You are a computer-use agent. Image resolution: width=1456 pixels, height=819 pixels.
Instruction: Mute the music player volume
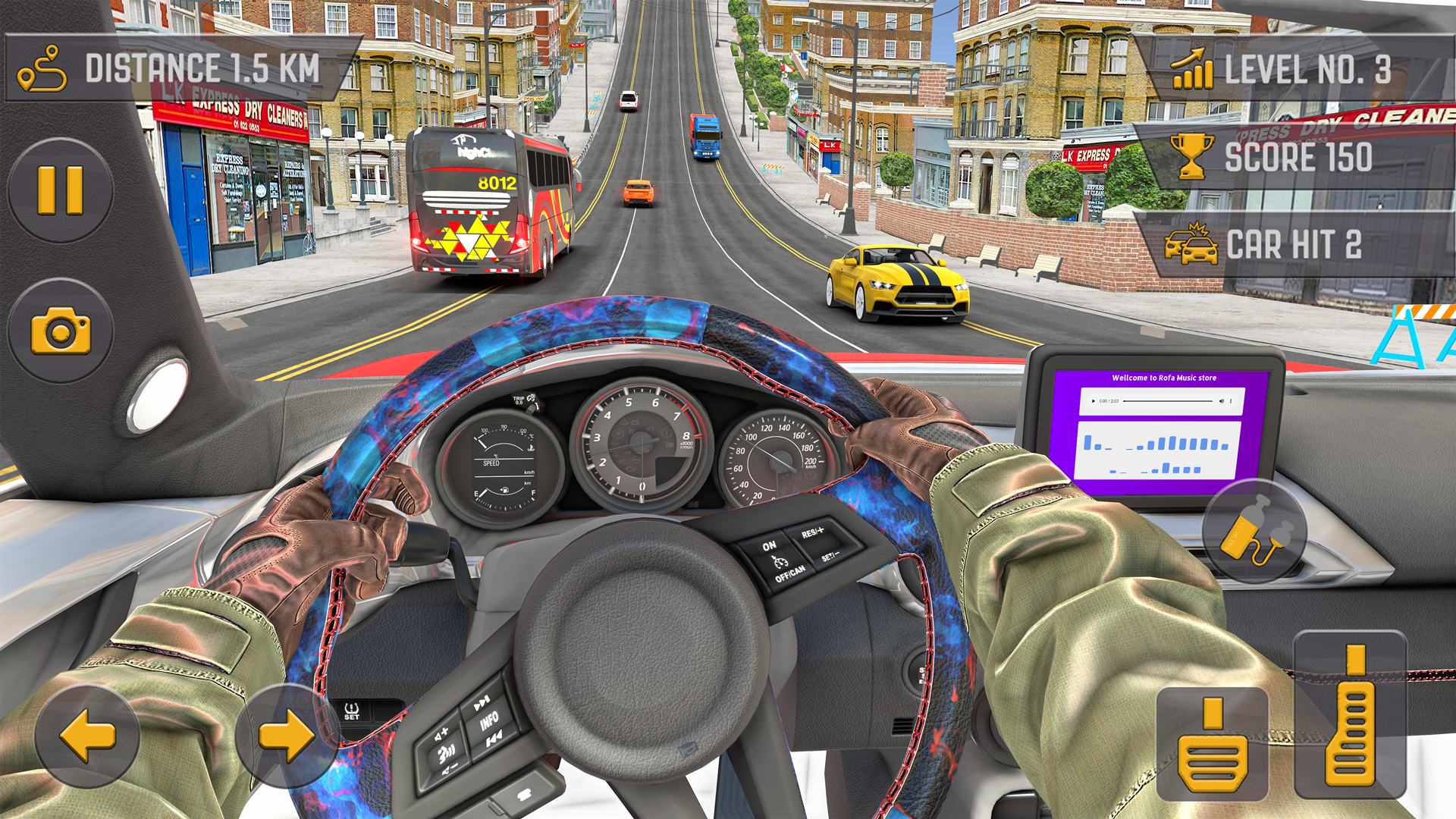click(1222, 401)
